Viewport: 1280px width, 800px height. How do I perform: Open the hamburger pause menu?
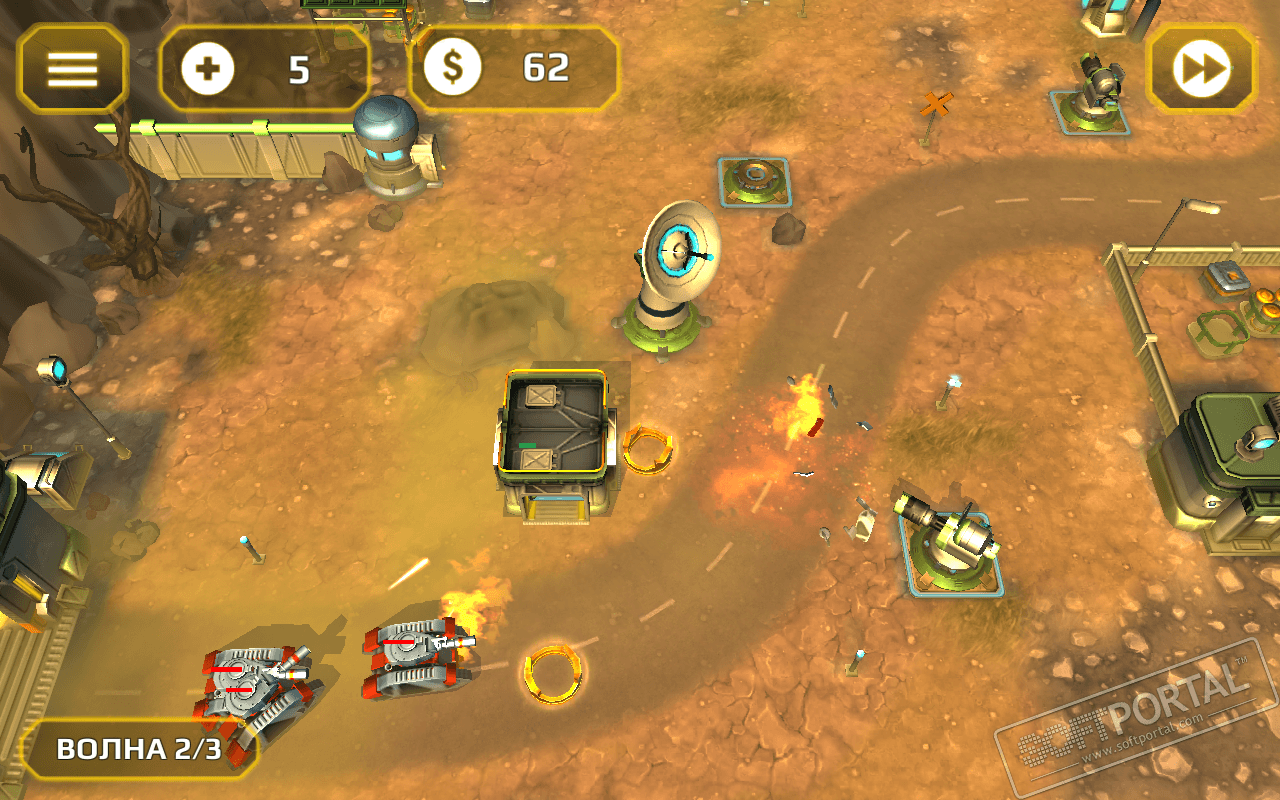73,68
